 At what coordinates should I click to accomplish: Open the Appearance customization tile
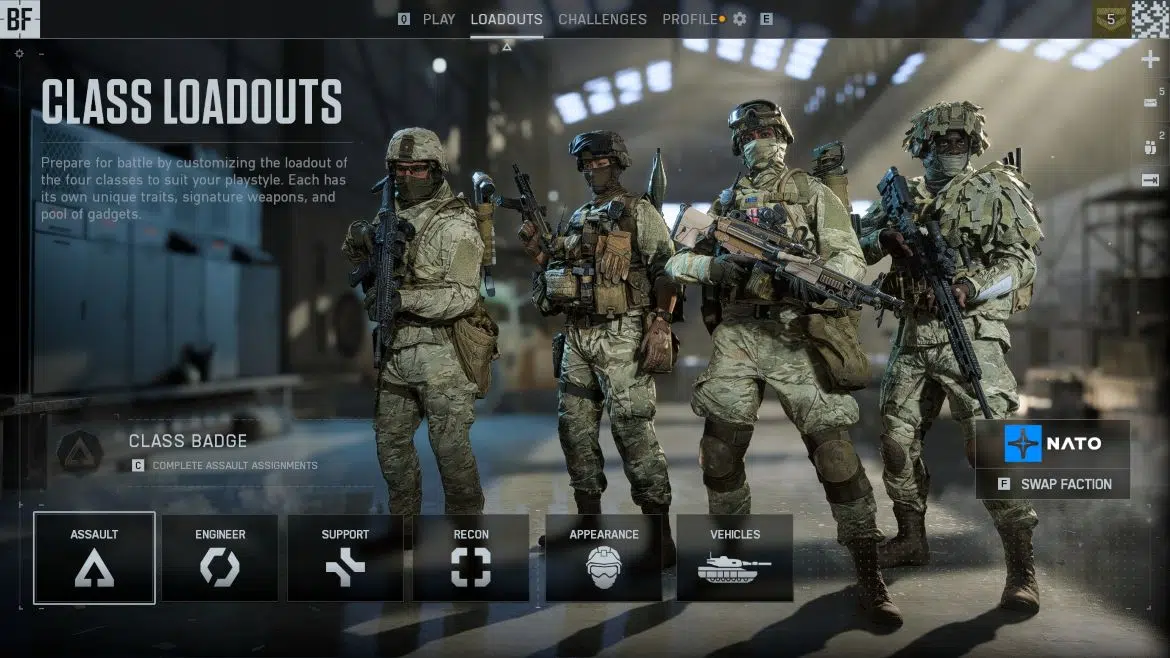(x=603, y=558)
